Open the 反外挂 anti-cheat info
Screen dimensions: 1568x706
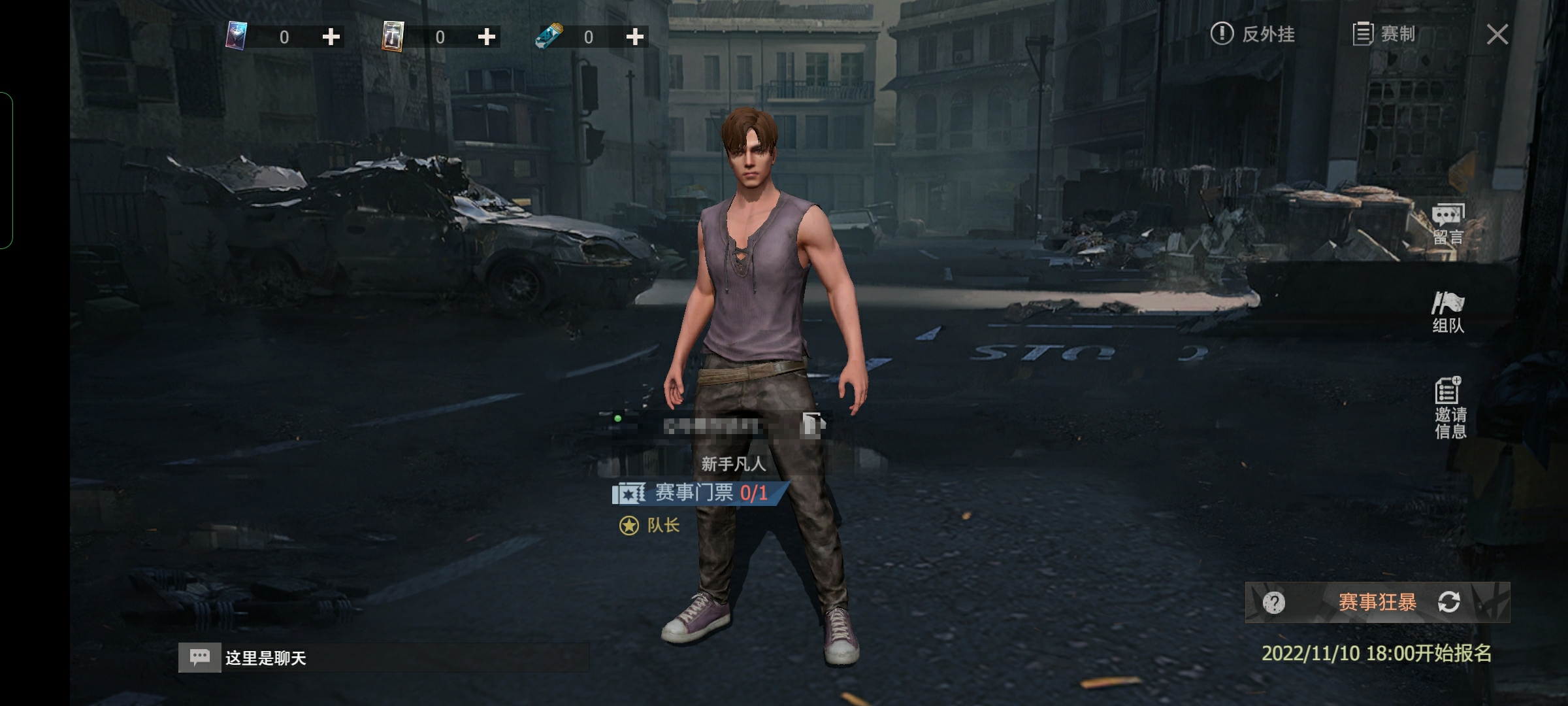[1252, 34]
